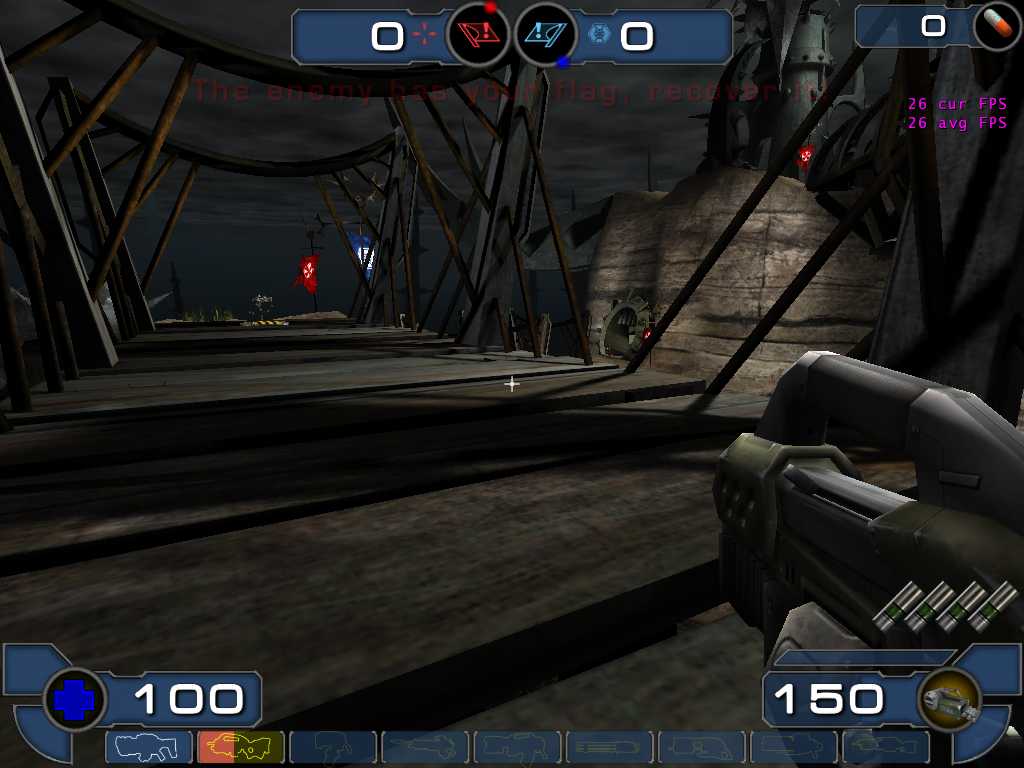Click the red team crosshair symbol

[426, 36]
